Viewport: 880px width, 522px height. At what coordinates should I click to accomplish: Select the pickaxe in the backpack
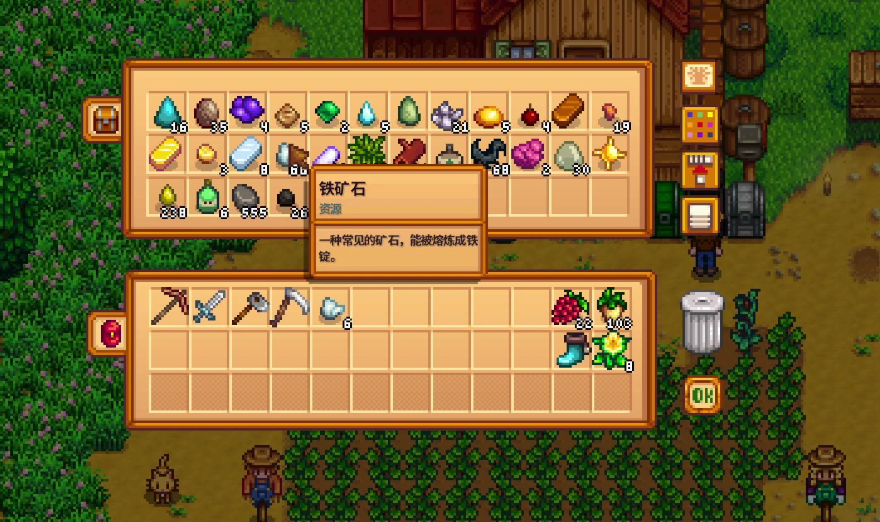pyautogui.click(x=169, y=307)
